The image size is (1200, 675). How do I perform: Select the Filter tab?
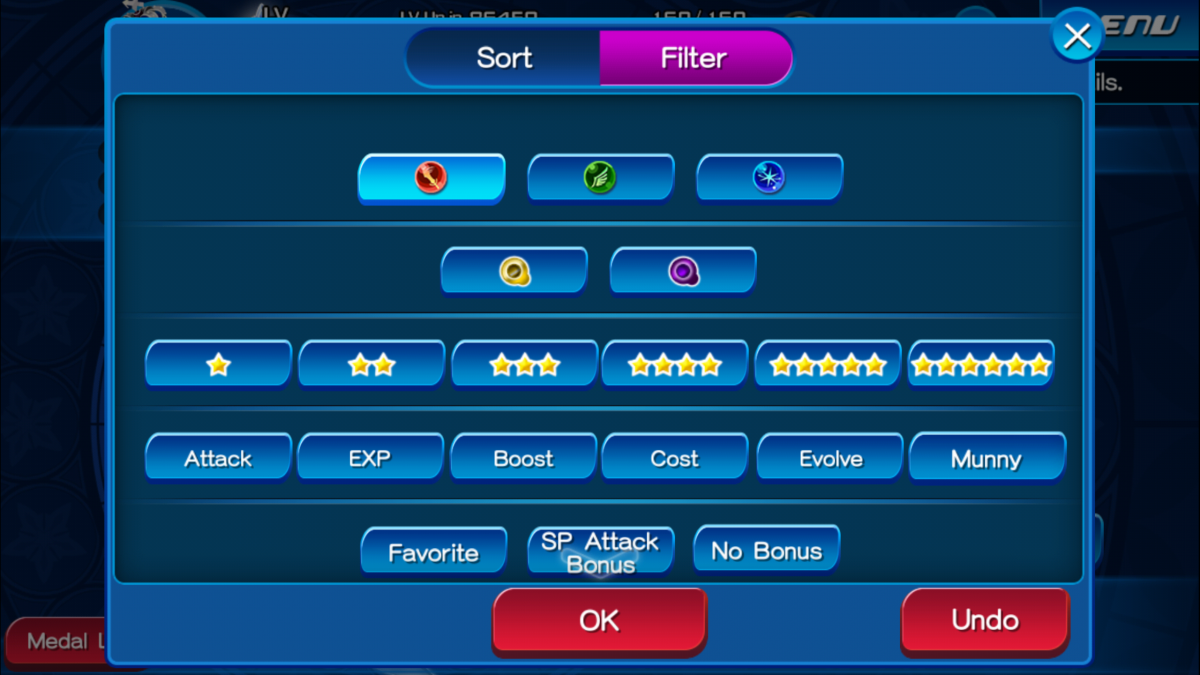tap(694, 58)
